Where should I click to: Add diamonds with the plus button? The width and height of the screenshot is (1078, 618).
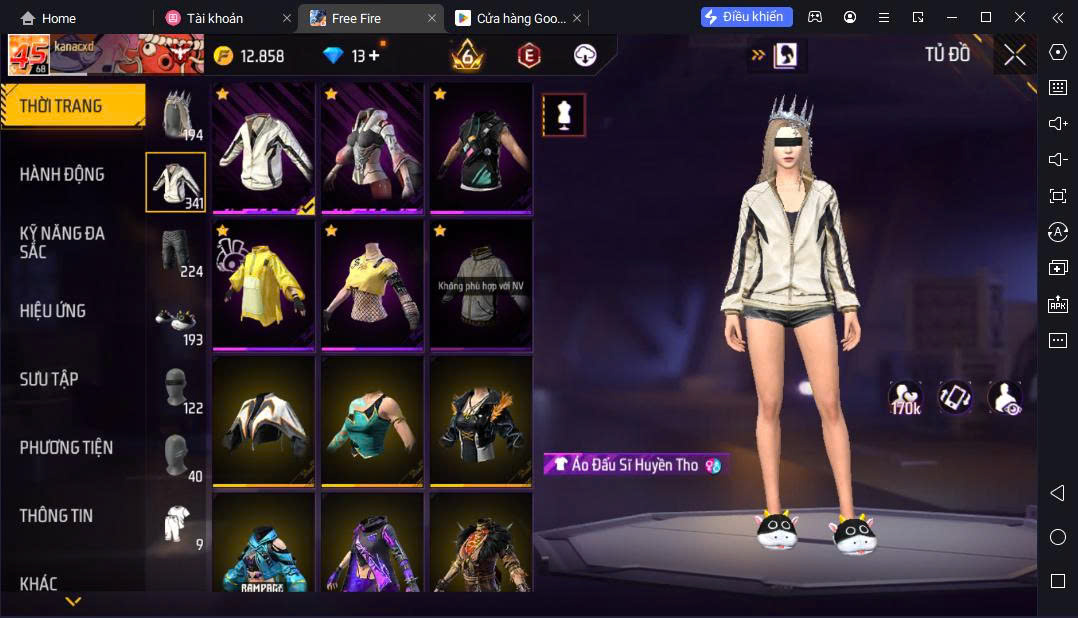(x=374, y=56)
